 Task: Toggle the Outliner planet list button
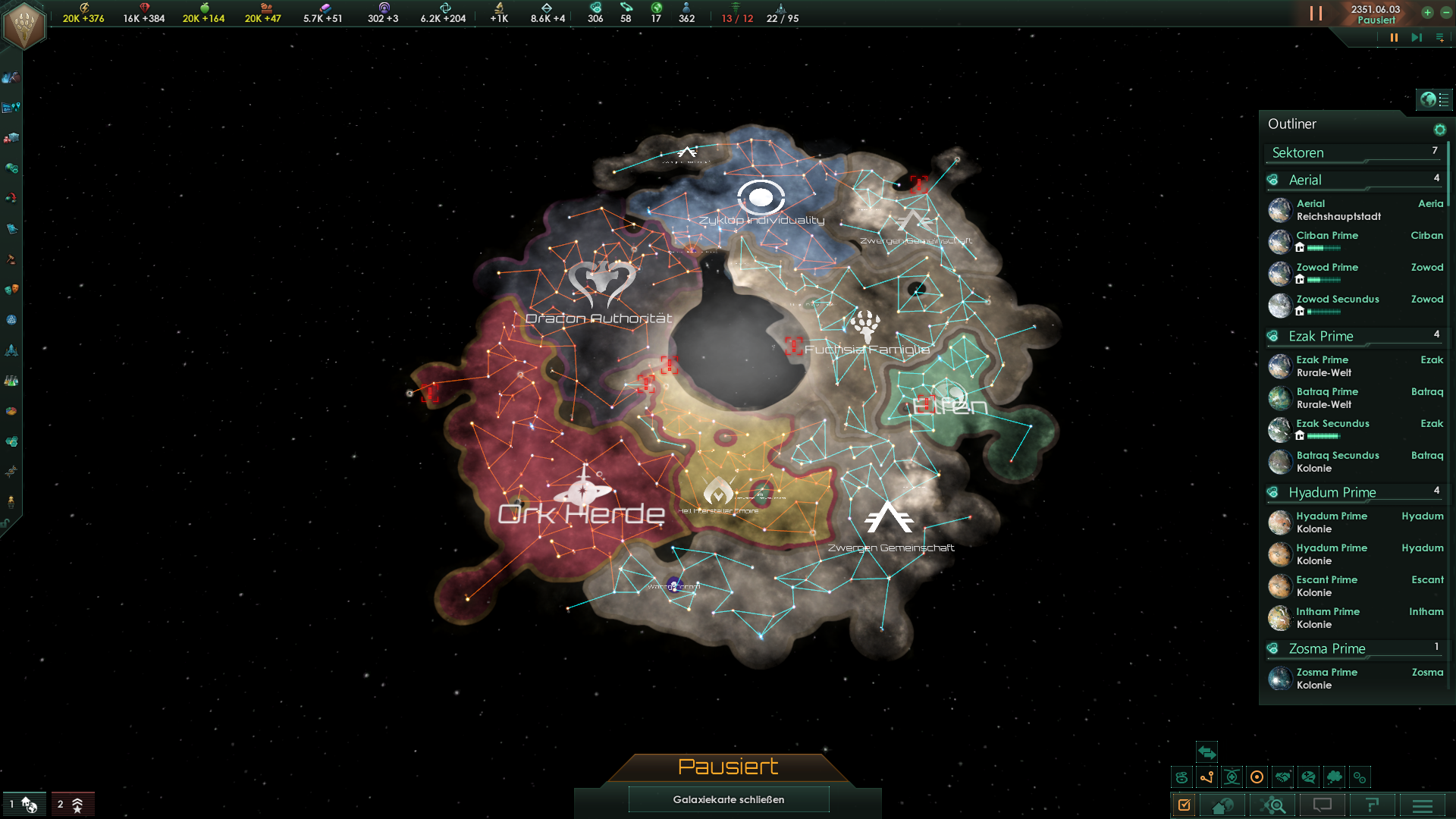(x=1435, y=99)
